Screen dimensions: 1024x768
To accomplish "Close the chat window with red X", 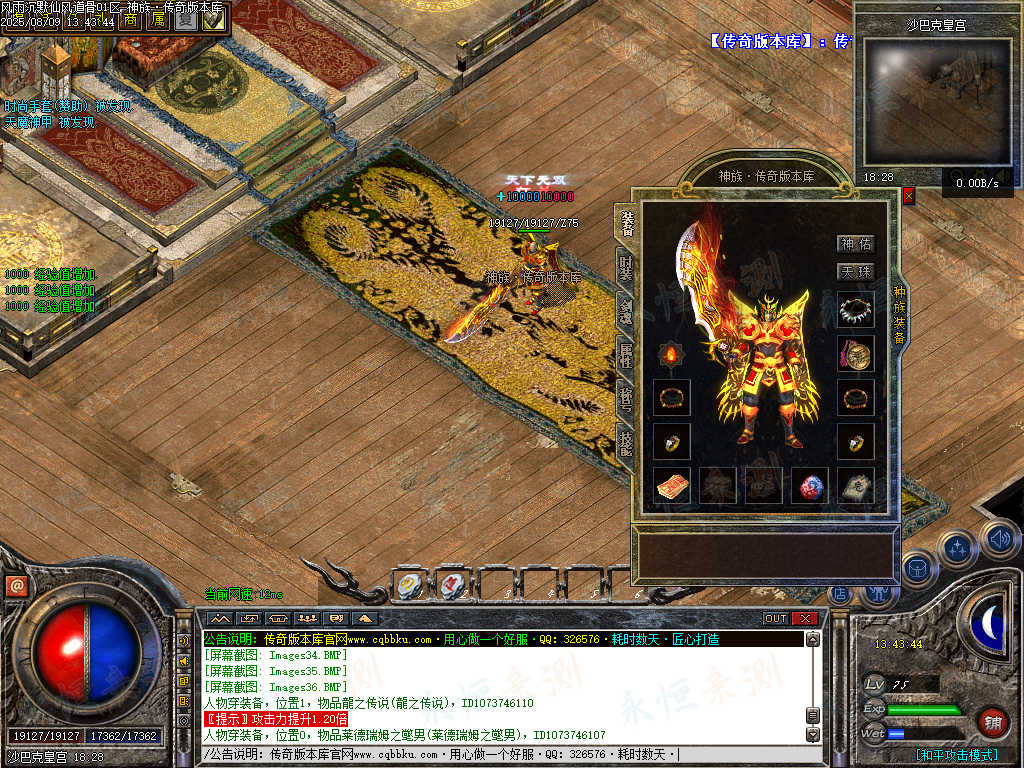I will [x=805, y=618].
